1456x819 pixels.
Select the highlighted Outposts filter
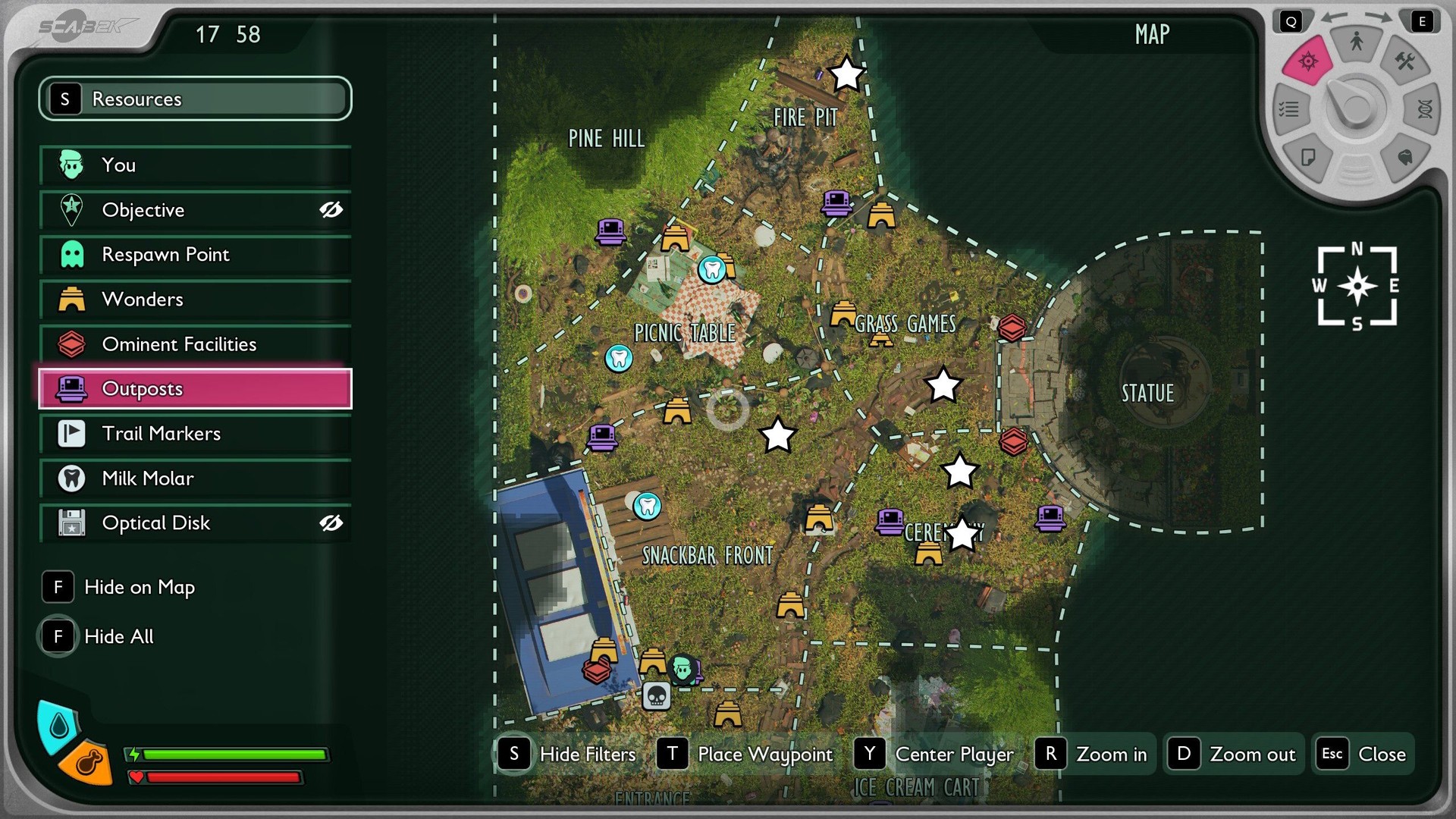coord(195,389)
